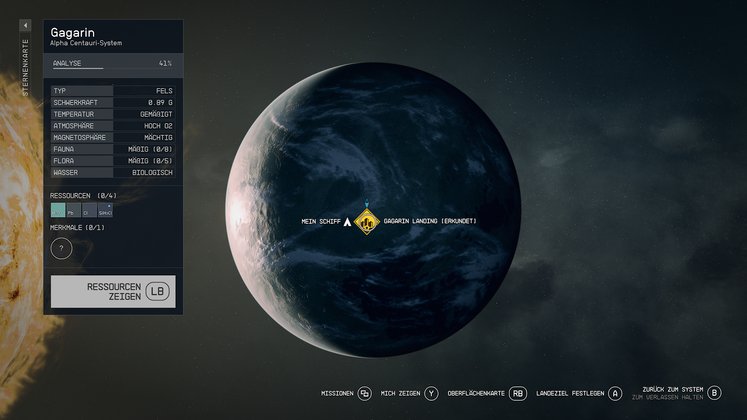Screen dimensions: 747x420
Task: Select the Fauna row in planet stats
Action: pos(113,149)
